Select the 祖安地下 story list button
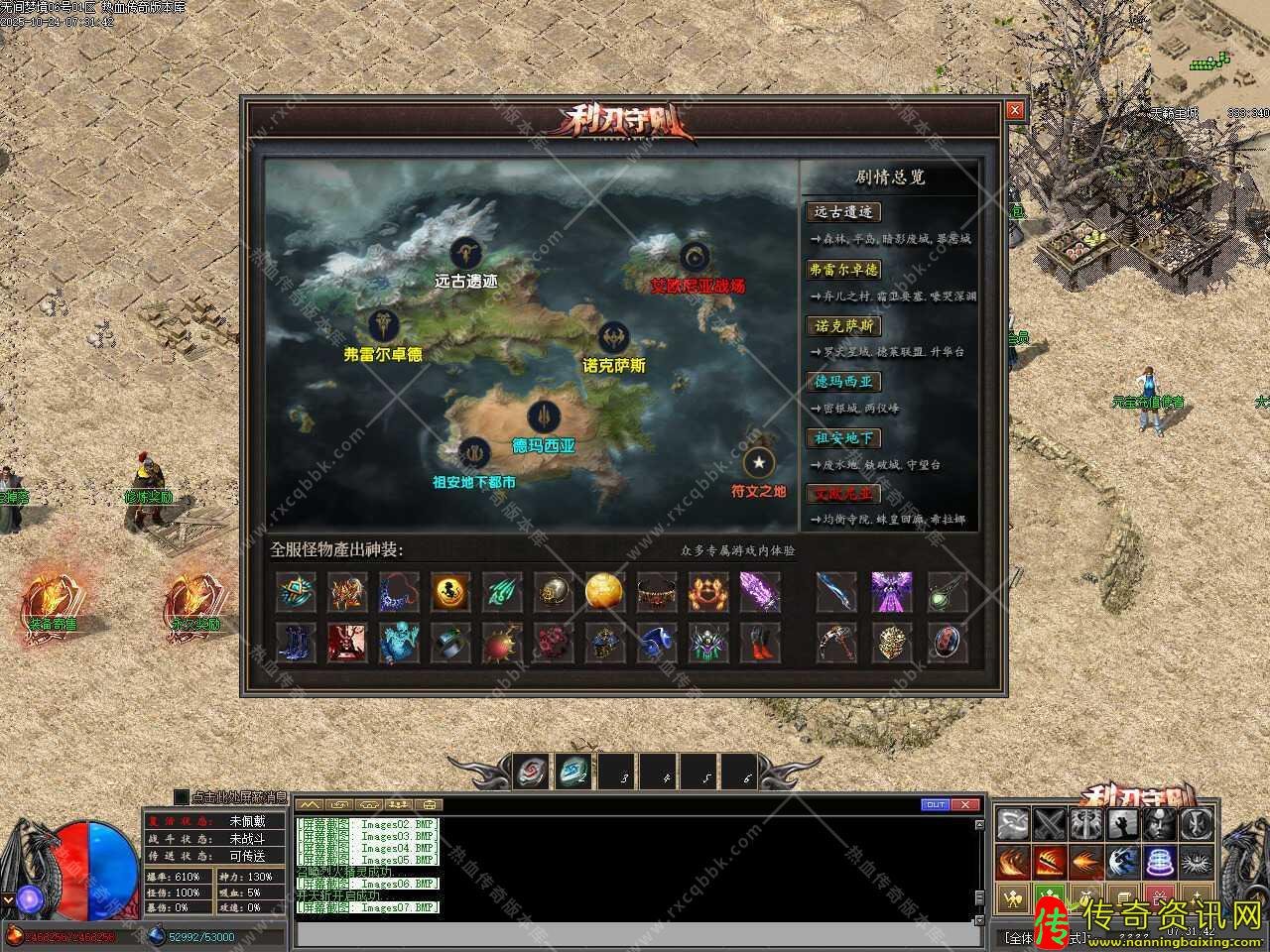Screen dimensions: 1270x952 pyautogui.click(x=844, y=438)
